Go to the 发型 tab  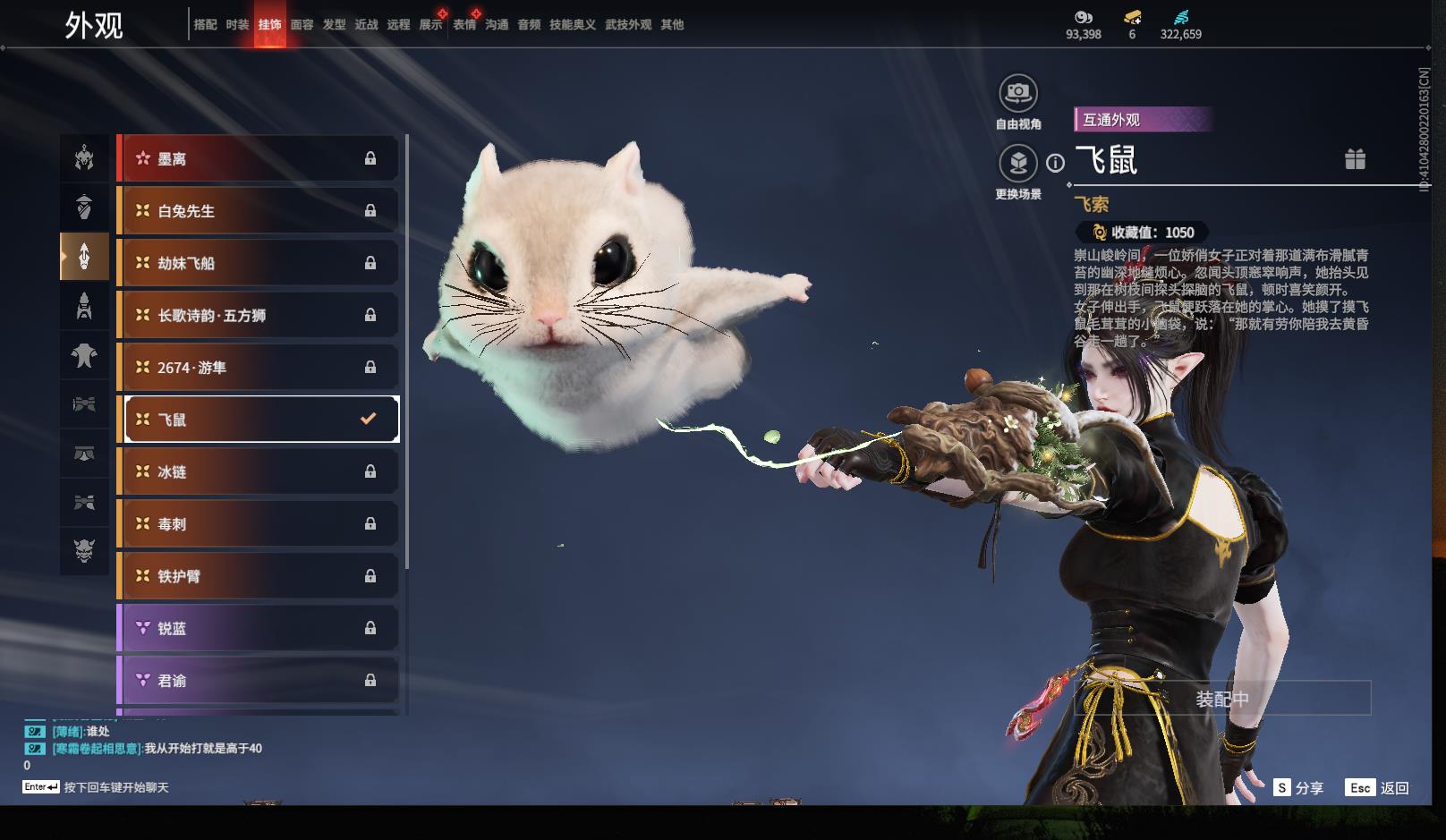click(x=334, y=25)
